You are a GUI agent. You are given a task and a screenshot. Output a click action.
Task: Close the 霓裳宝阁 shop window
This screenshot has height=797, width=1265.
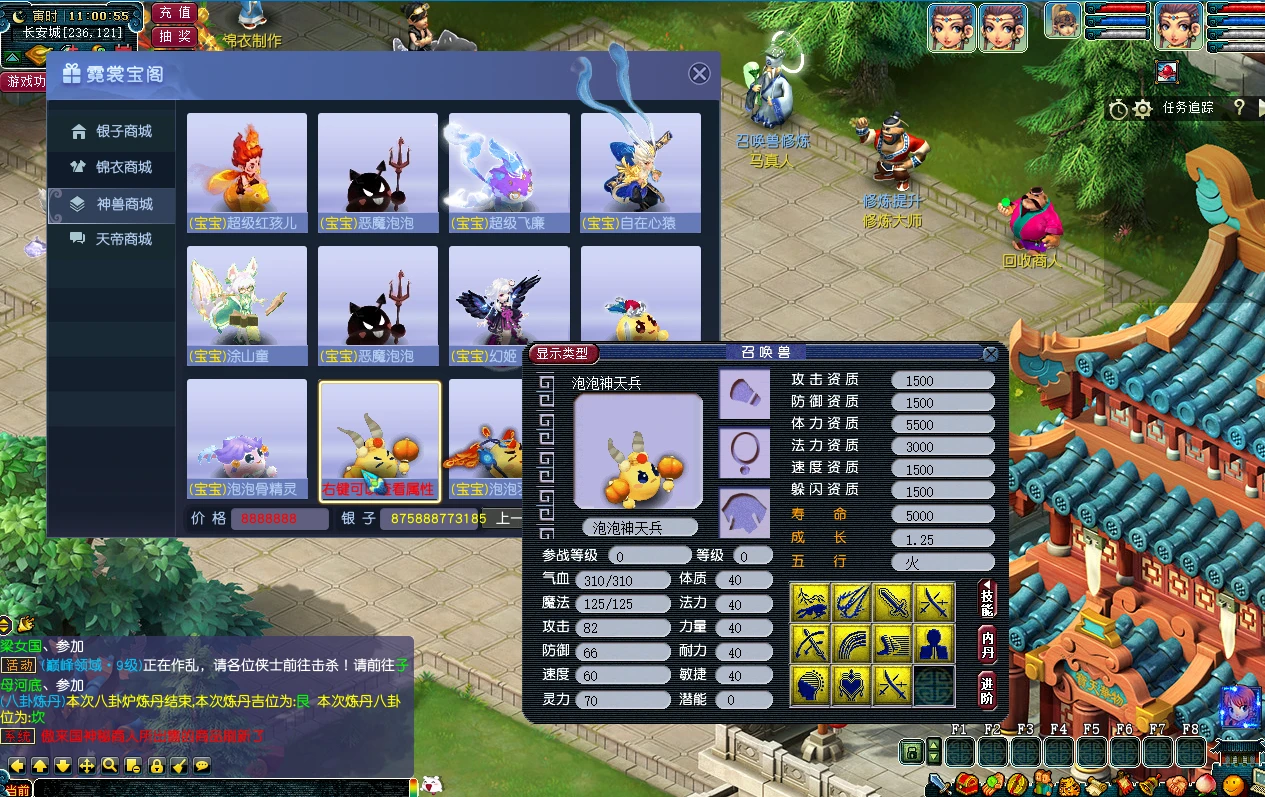(x=700, y=73)
